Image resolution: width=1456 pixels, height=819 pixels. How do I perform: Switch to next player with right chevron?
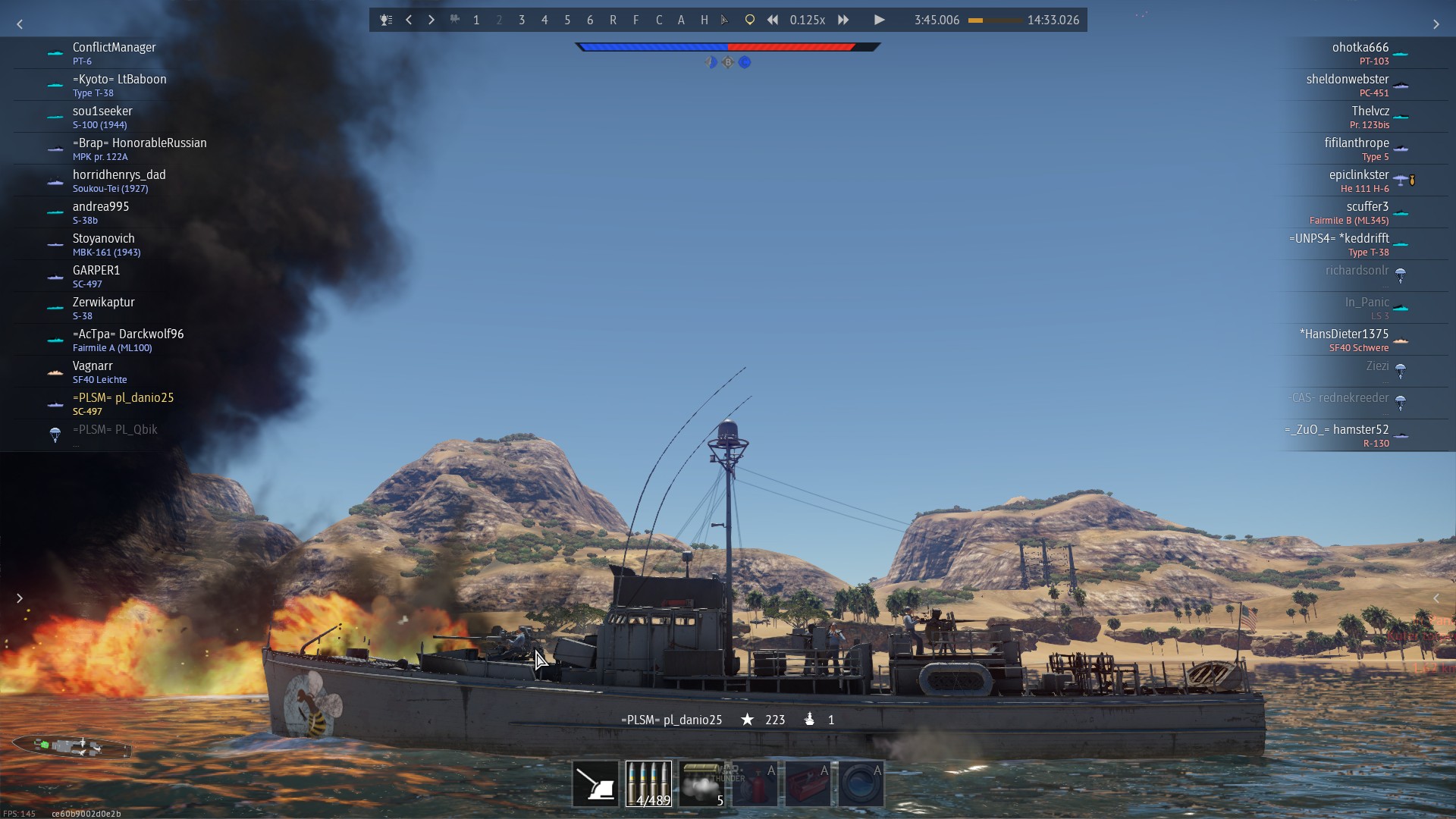pos(431,20)
